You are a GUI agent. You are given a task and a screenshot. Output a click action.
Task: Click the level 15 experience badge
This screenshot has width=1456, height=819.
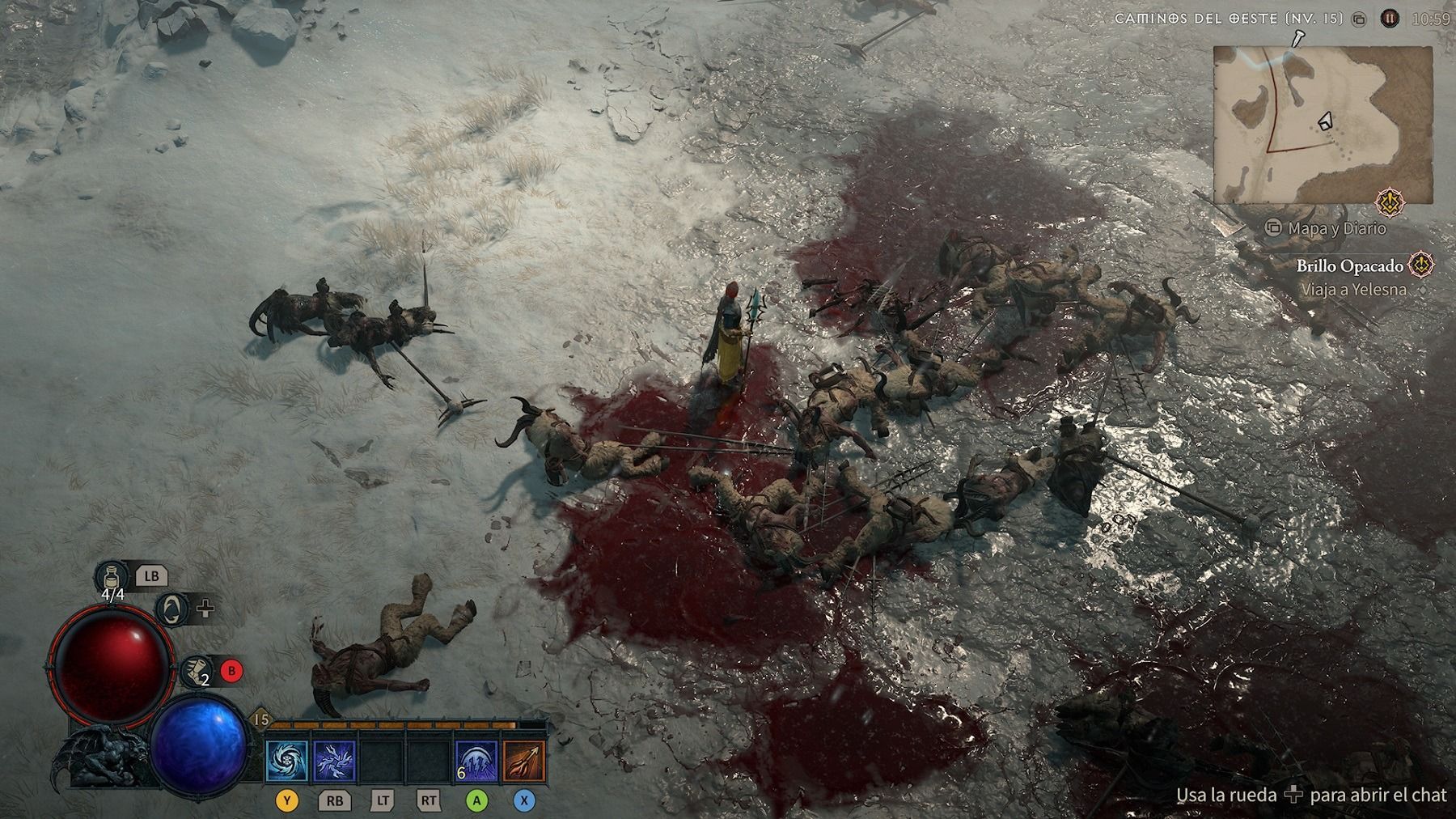tap(261, 719)
